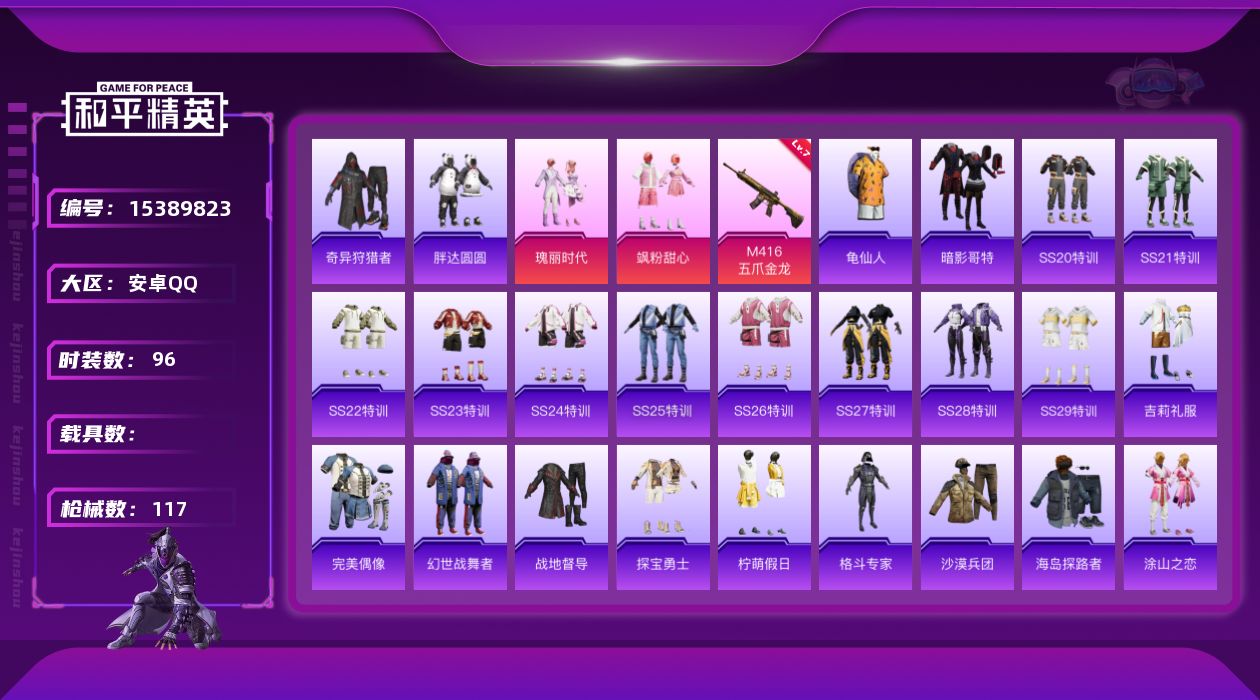Click the SS24特训 outfit tile

[x=561, y=364]
